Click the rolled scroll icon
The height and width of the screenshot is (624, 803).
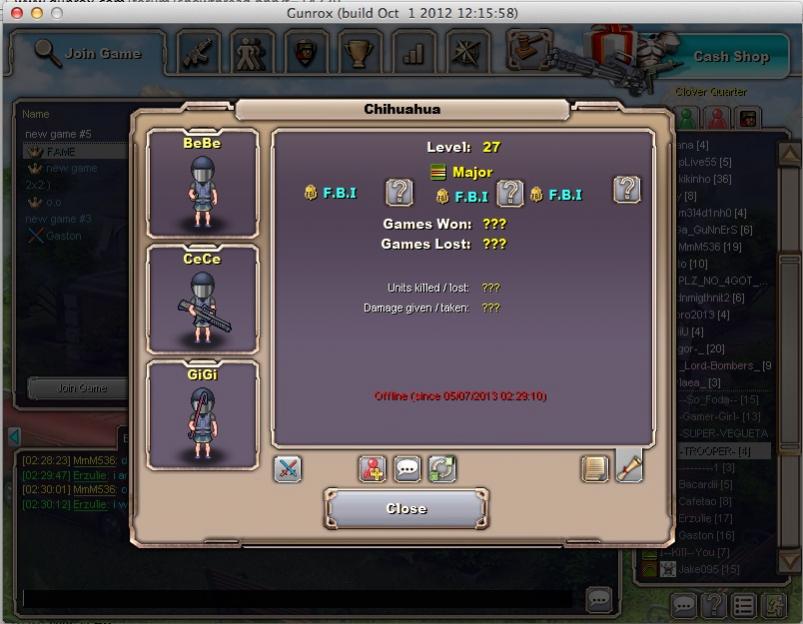(x=629, y=469)
